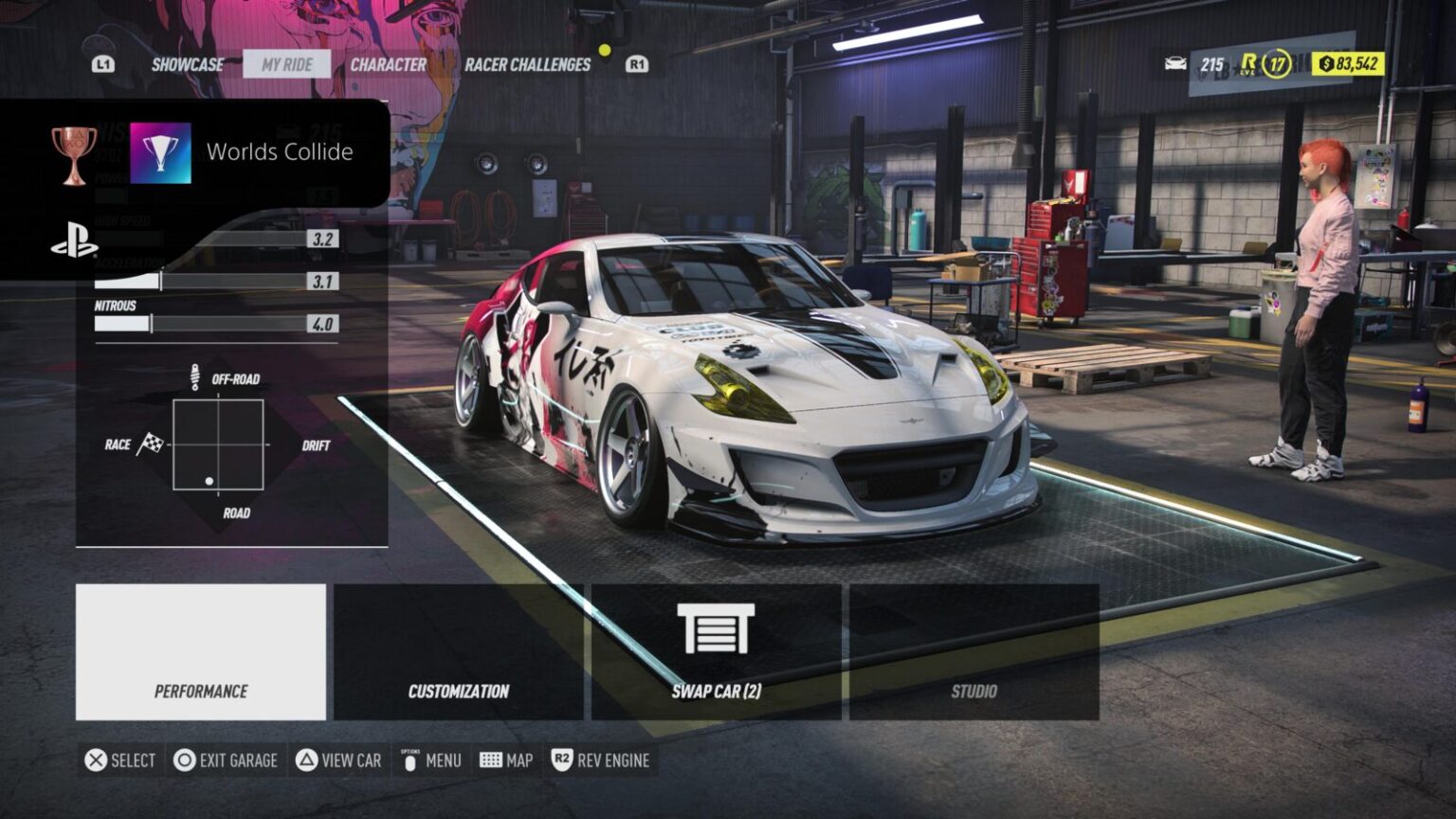Open the Racer Challenges tab
This screenshot has width=1456, height=819.
[528, 64]
